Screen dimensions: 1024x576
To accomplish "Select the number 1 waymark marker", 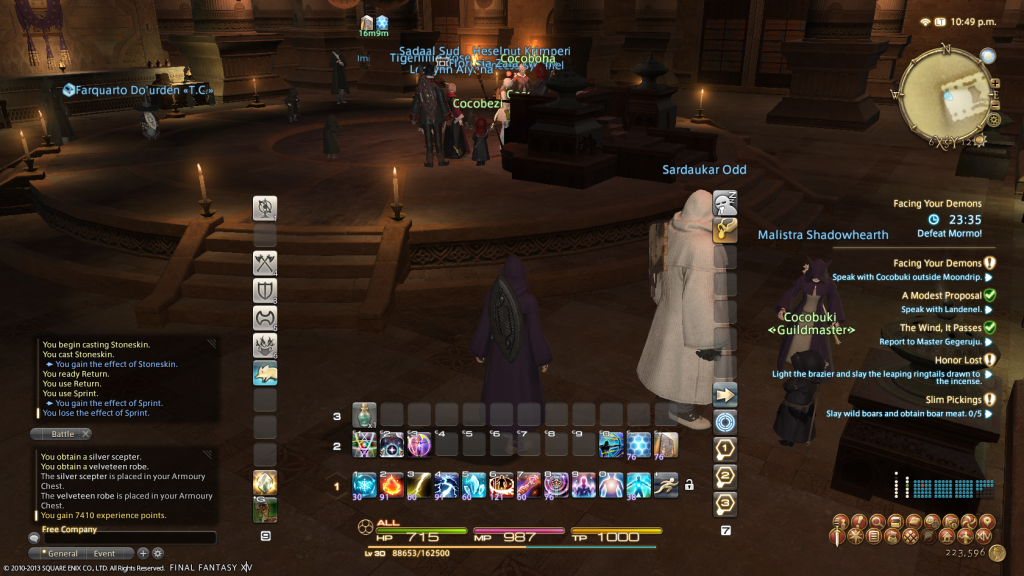I will (x=726, y=448).
